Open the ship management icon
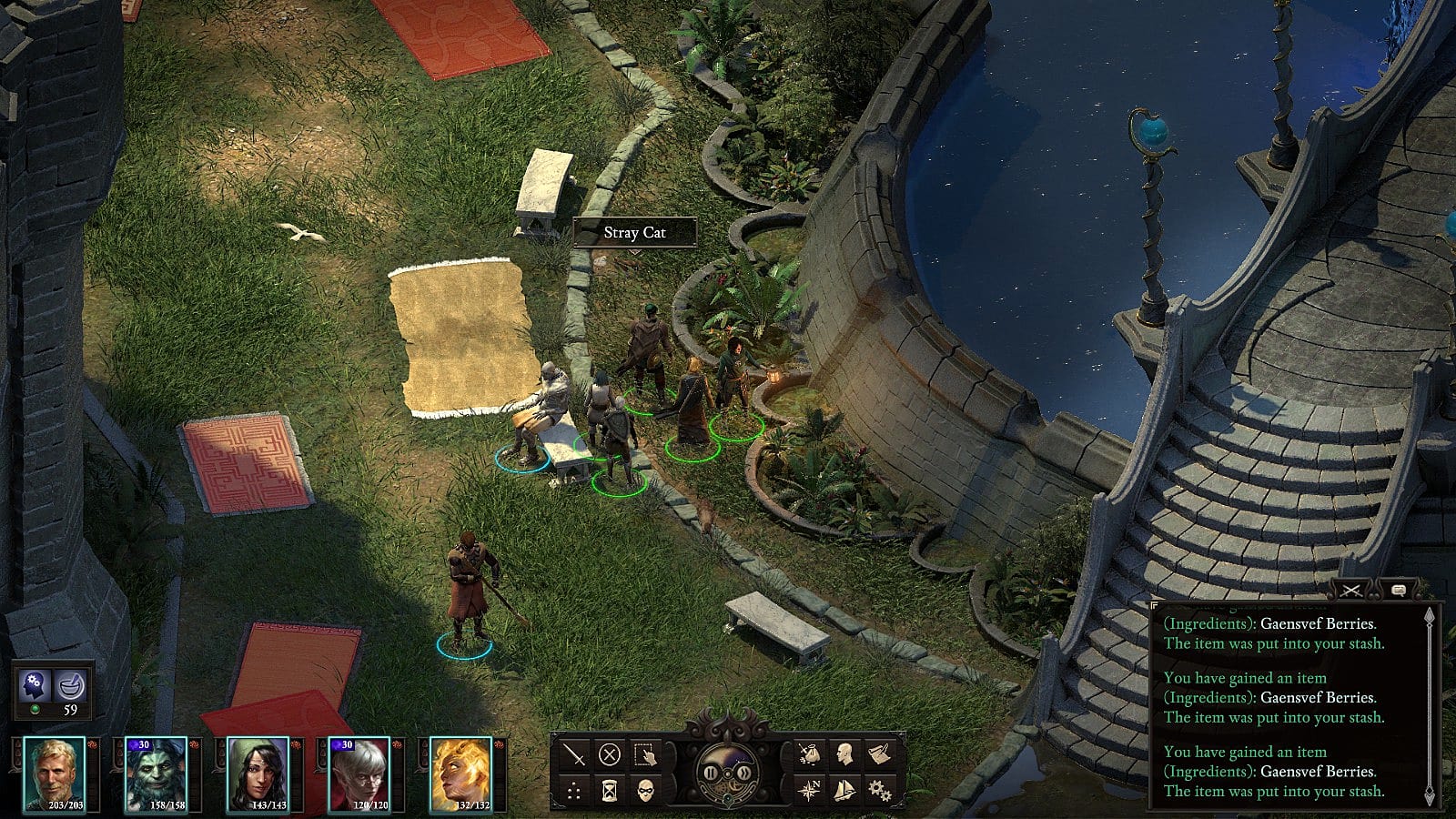 [x=844, y=790]
